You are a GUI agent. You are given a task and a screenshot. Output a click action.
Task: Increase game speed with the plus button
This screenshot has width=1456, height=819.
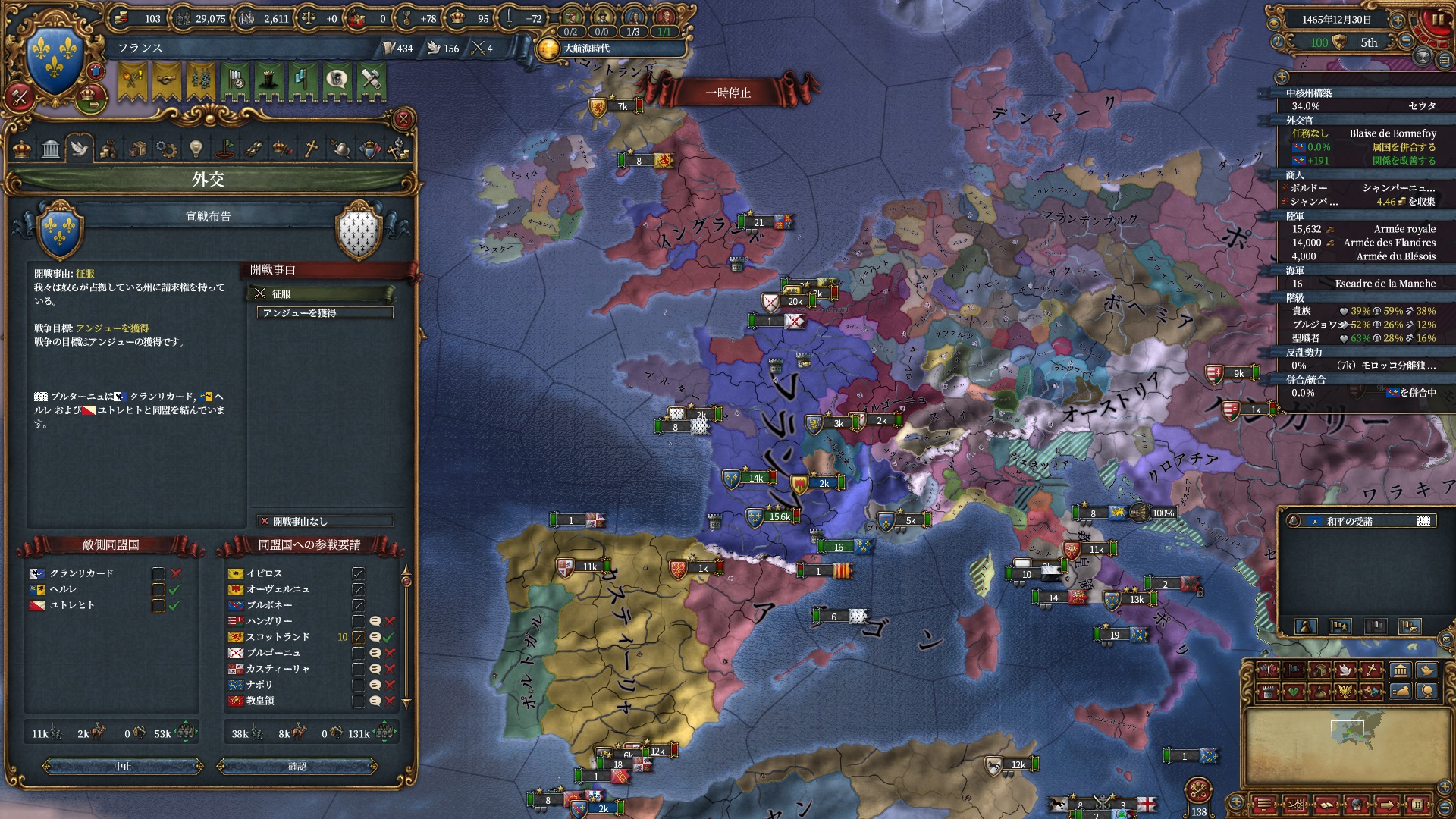tap(1398, 20)
